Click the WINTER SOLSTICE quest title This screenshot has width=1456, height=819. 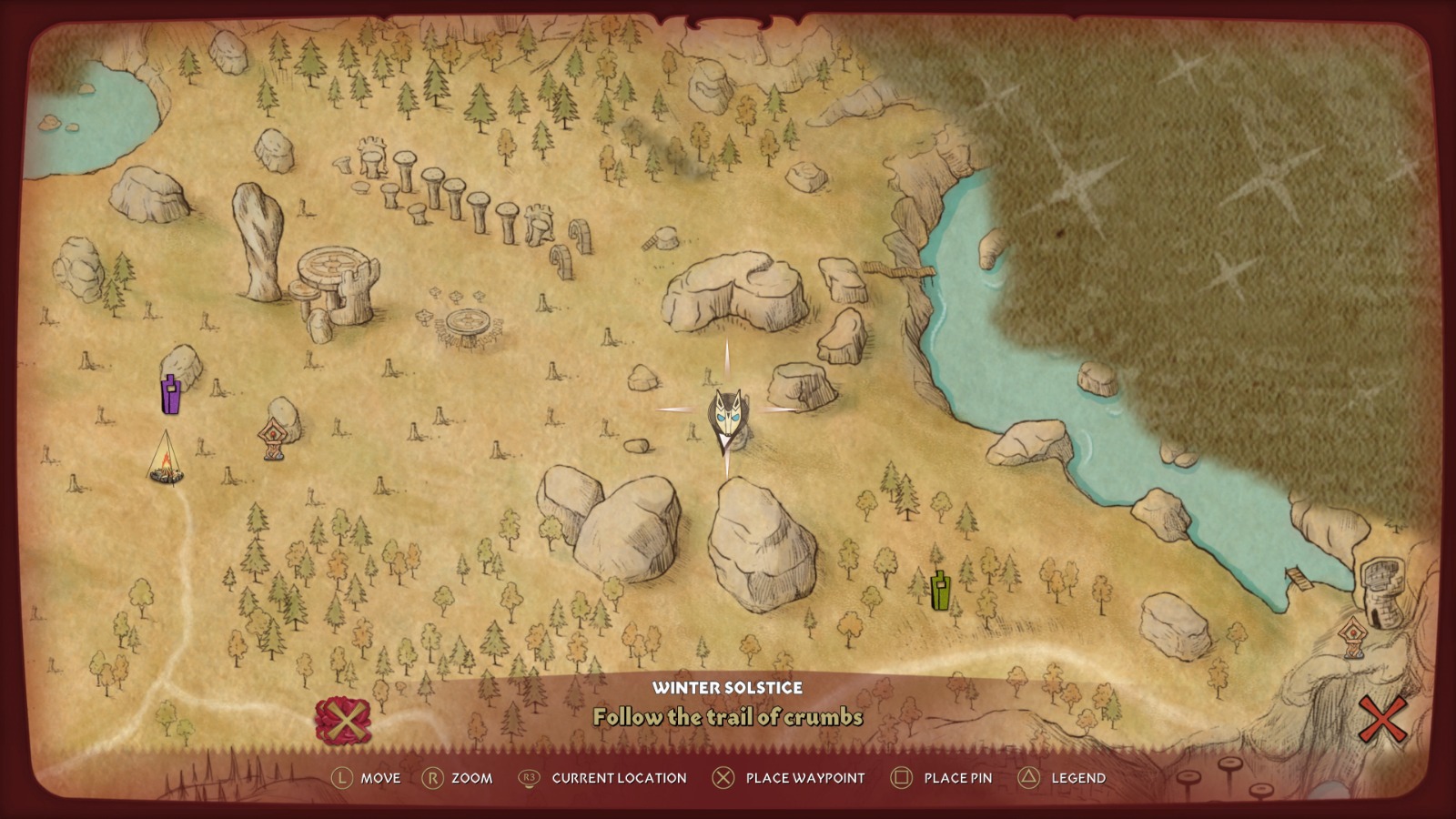pos(728,689)
